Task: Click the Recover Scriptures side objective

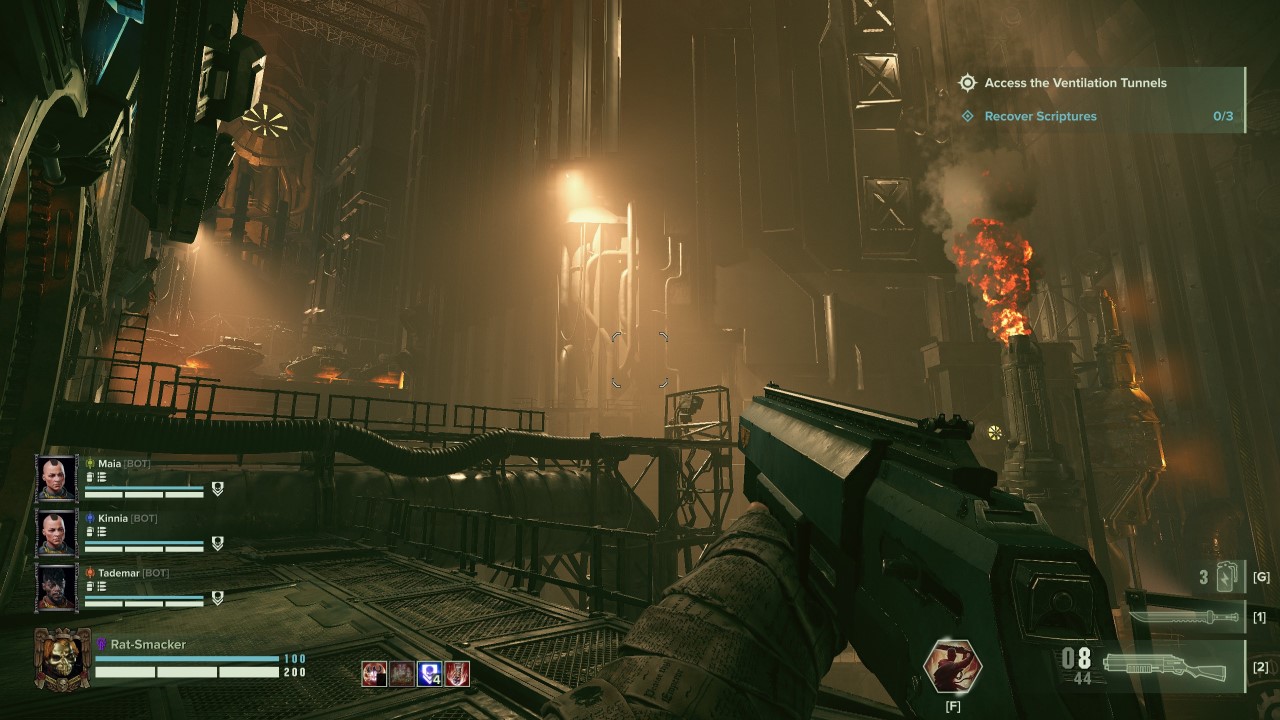Action: click(x=1040, y=116)
